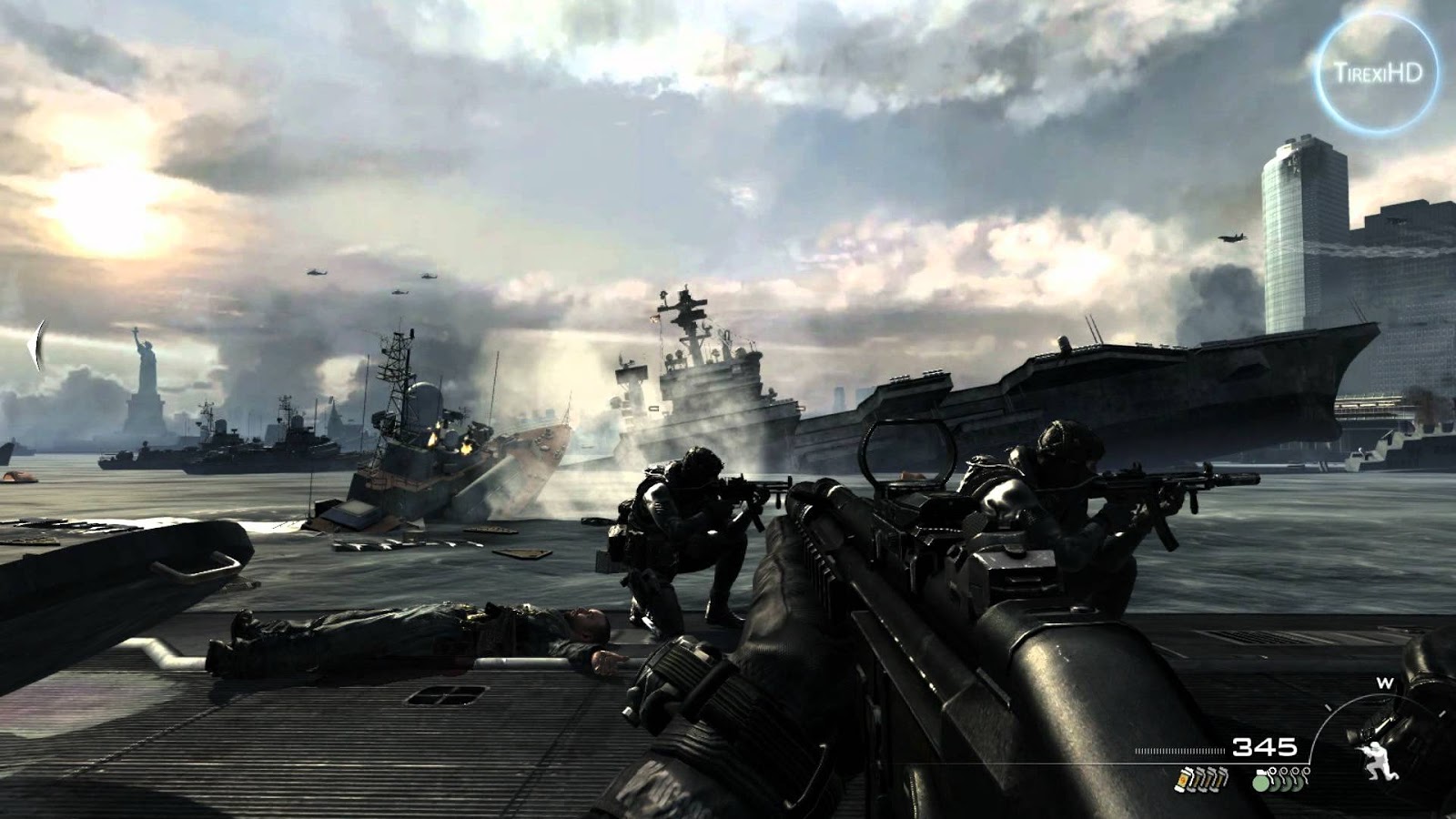Click the compass arc tick mark
This screenshot has width=1456, height=819.
pyautogui.click(x=1330, y=706)
